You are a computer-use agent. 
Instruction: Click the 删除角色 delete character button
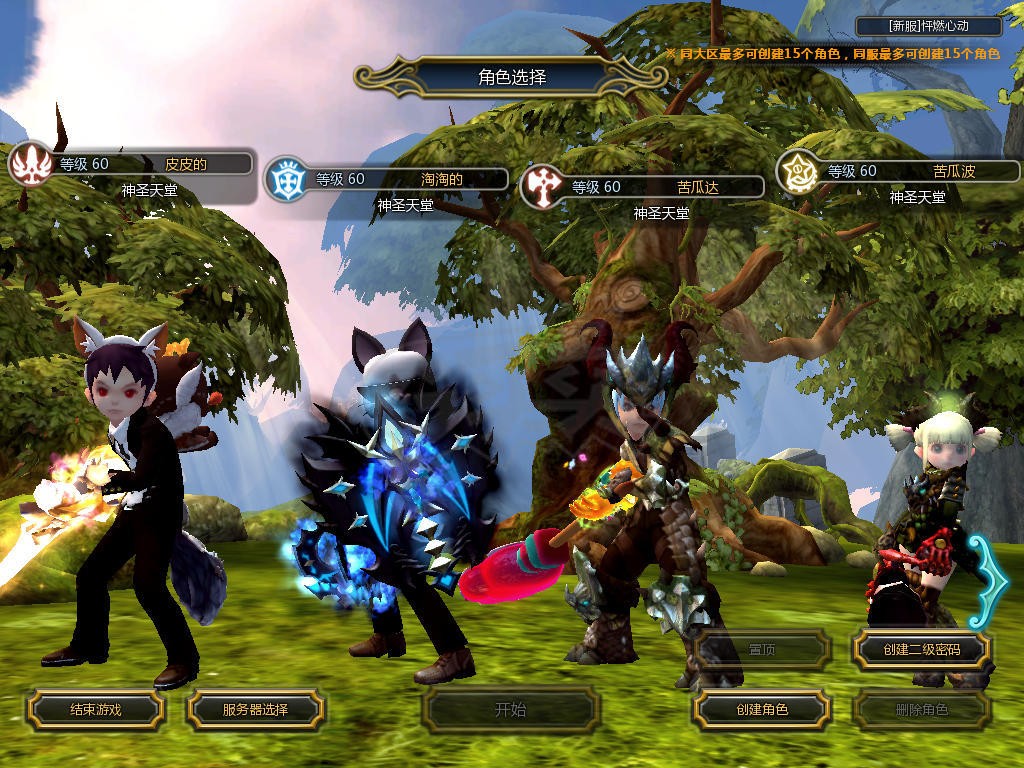click(x=921, y=710)
